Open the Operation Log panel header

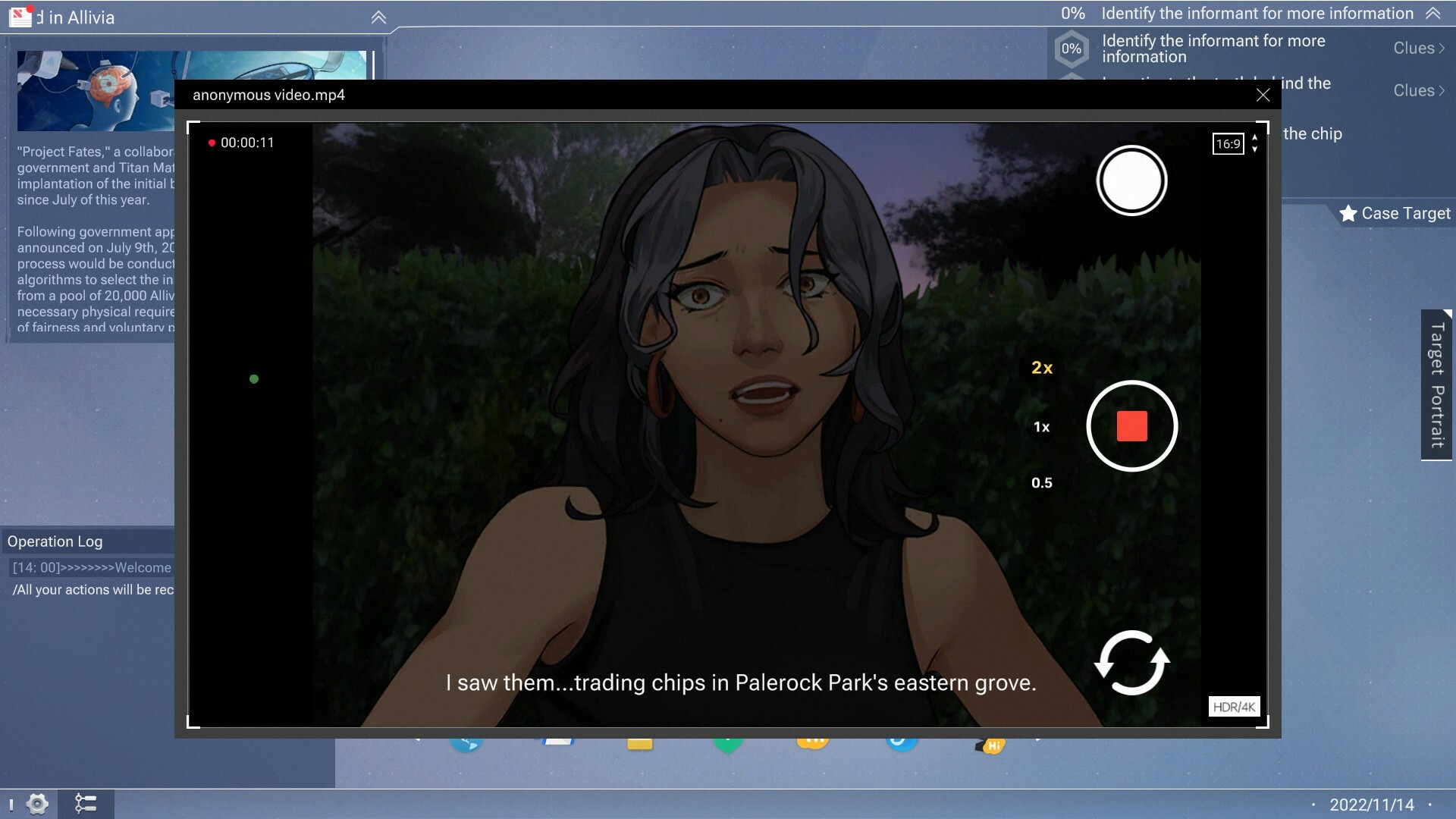tap(55, 541)
